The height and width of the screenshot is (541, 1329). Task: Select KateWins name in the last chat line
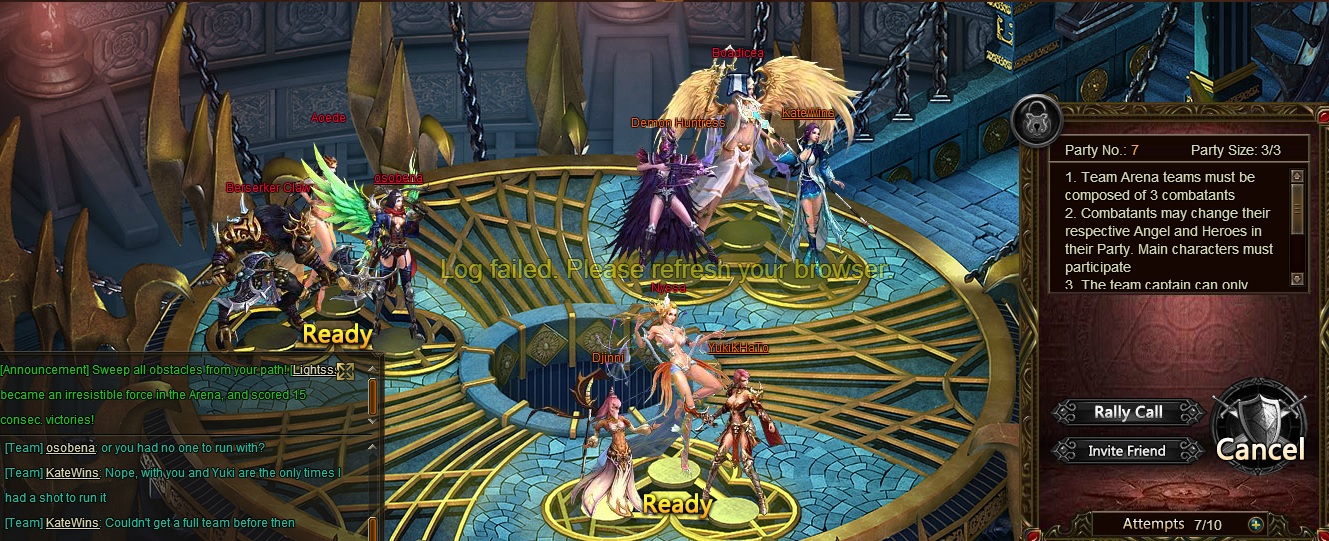click(x=72, y=523)
